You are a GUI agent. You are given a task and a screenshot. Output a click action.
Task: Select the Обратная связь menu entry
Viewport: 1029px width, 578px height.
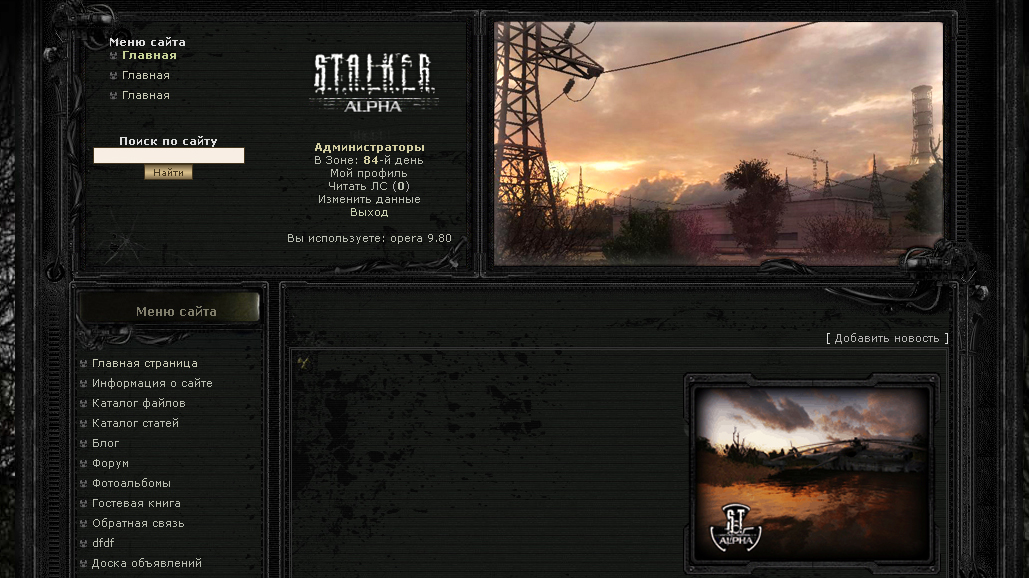pos(138,523)
